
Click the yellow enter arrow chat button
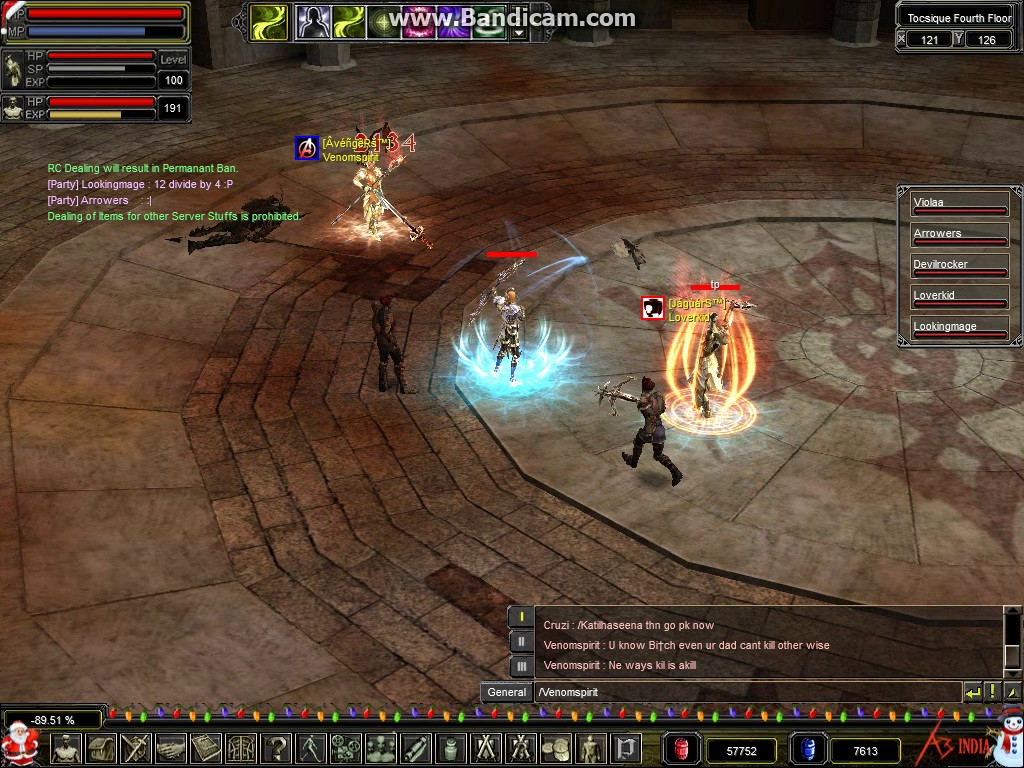click(x=972, y=692)
